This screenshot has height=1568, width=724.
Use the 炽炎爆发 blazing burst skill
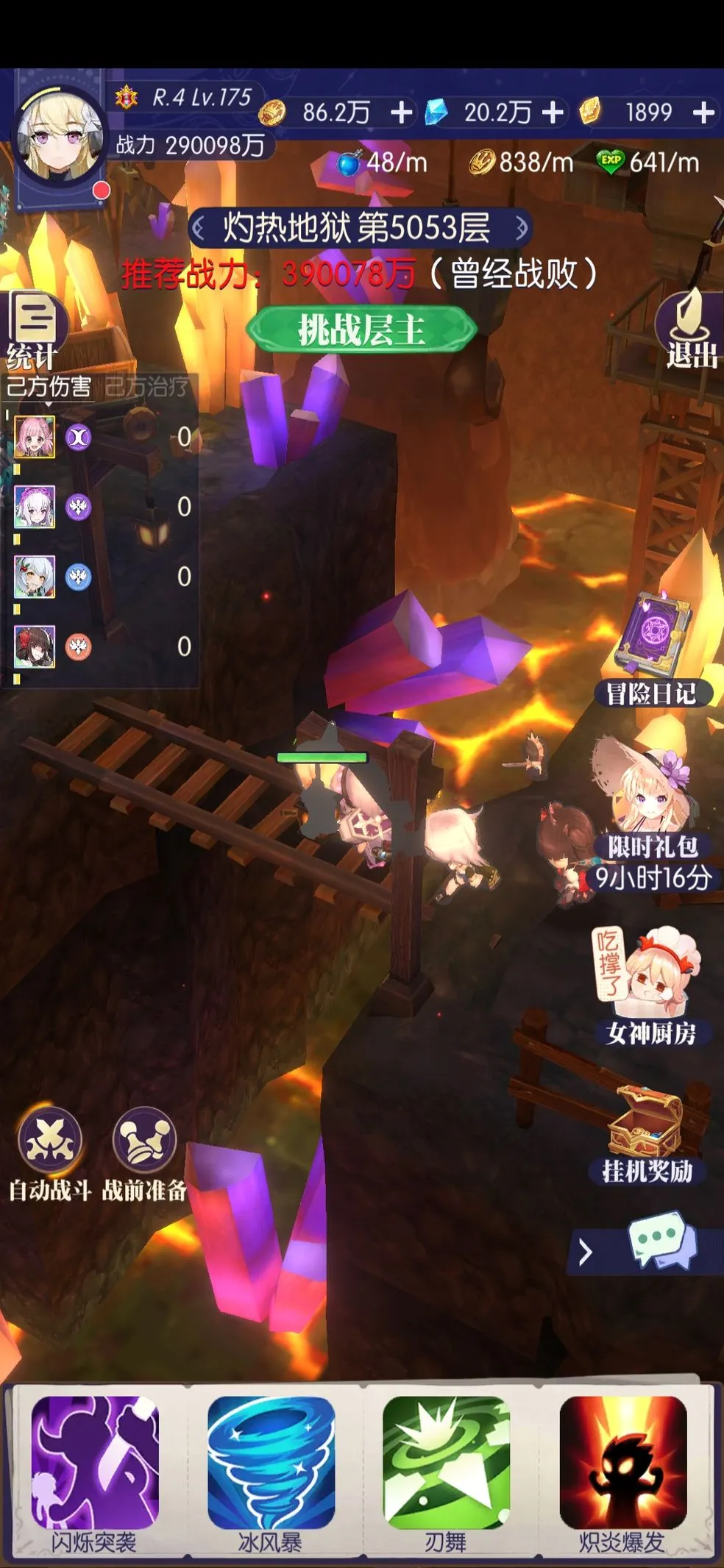tap(622, 1462)
